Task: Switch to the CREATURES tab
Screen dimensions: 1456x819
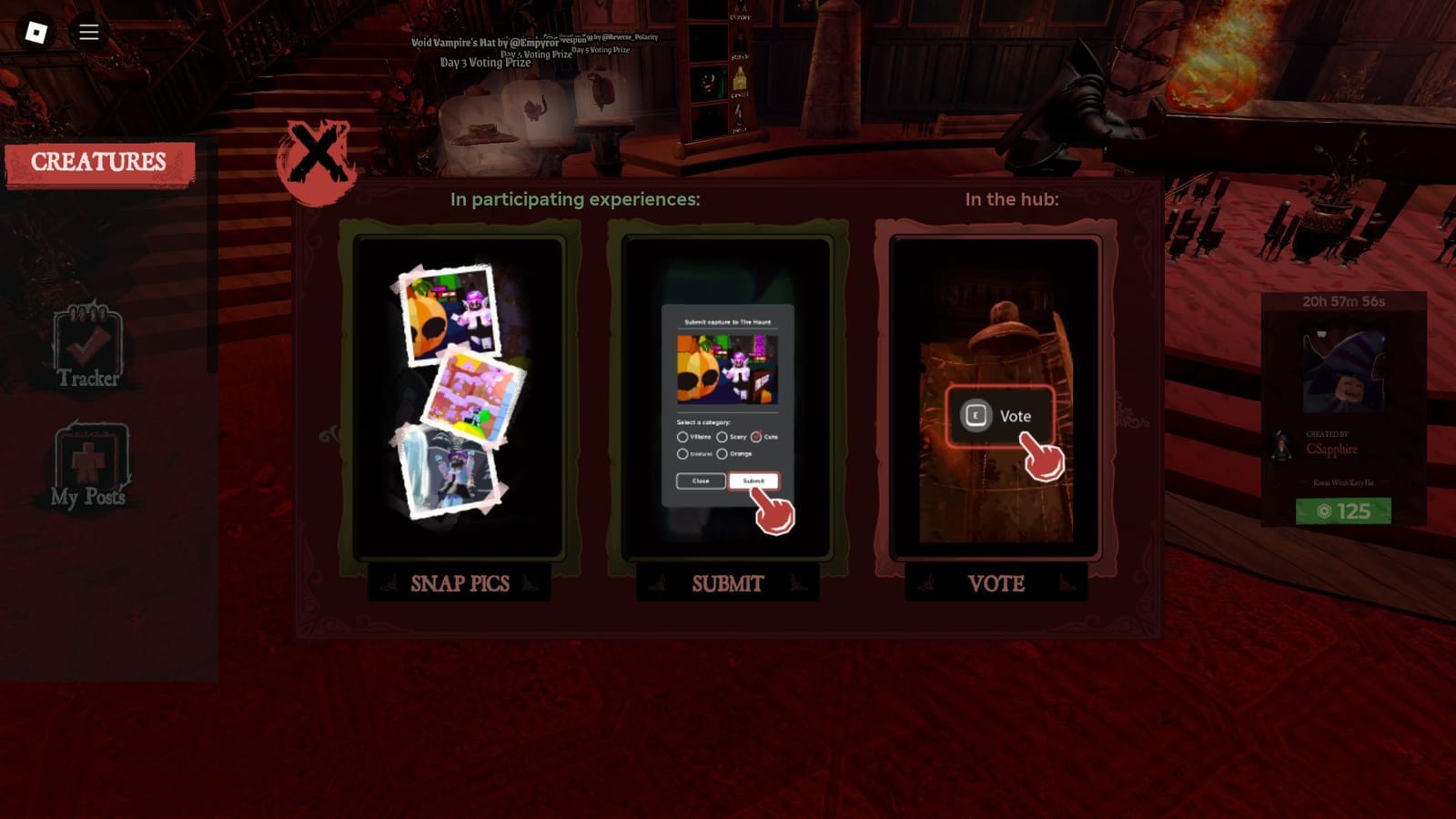Action: click(x=97, y=162)
